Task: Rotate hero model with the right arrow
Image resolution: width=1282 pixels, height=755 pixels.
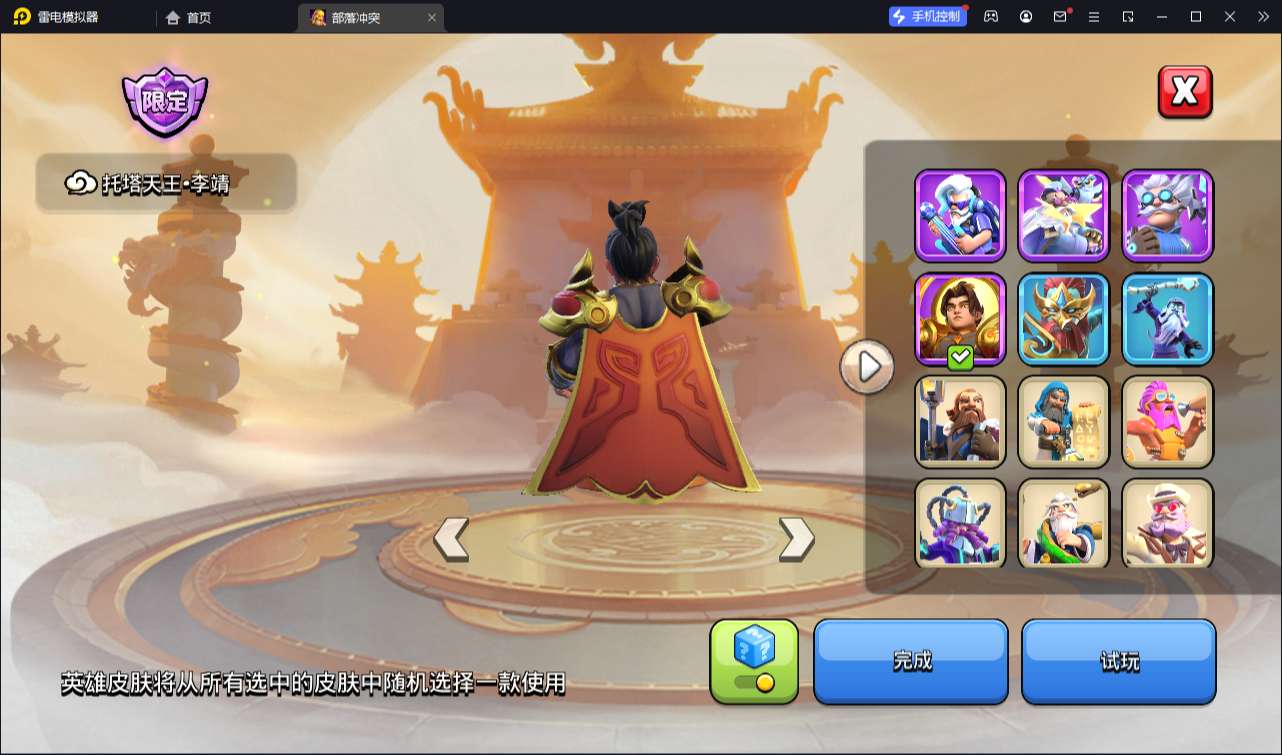Action: 796,539
